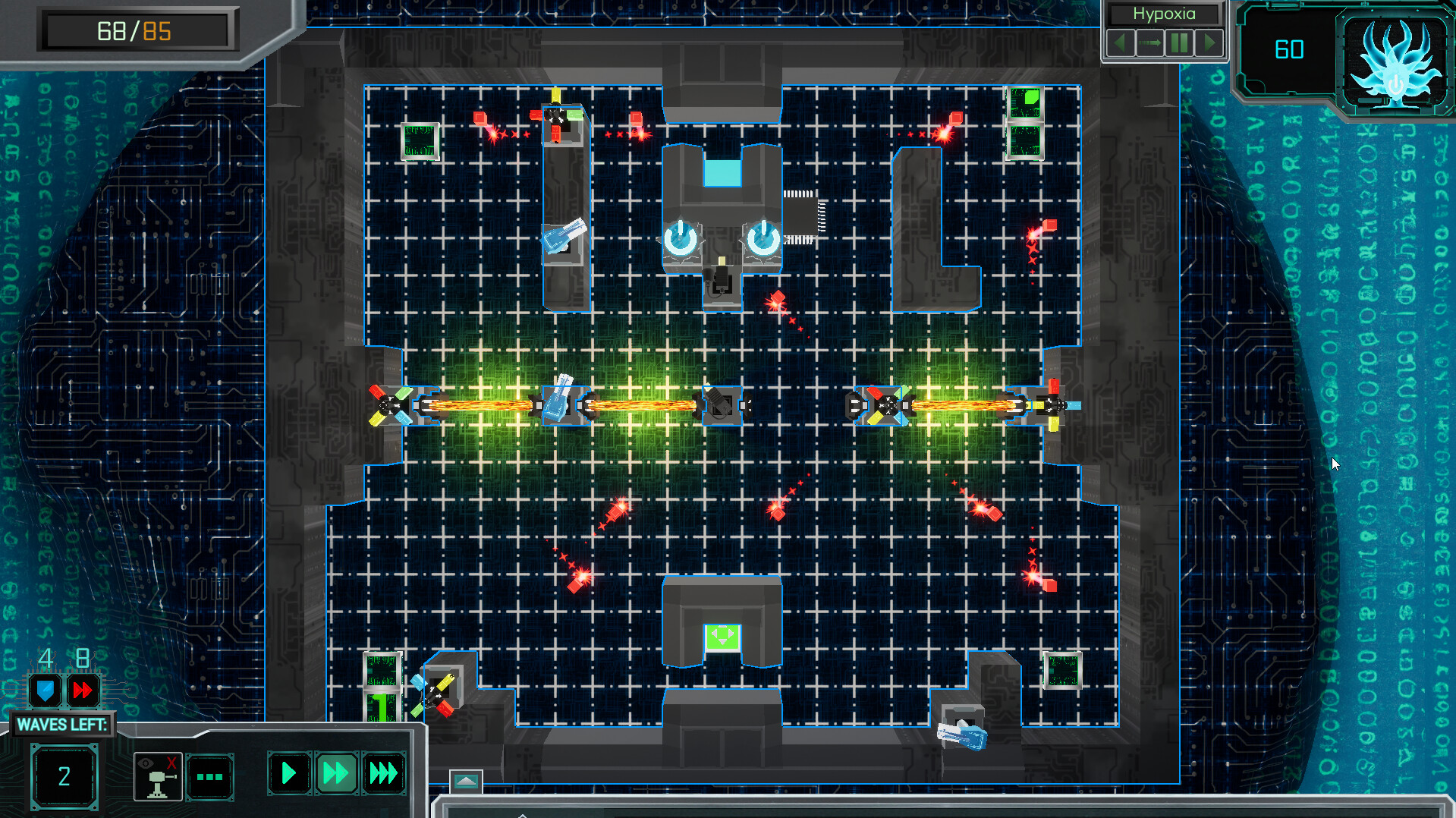Step forward to the next wave
This screenshot has height=818, width=1456.
pyautogui.click(x=1210, y=42)
